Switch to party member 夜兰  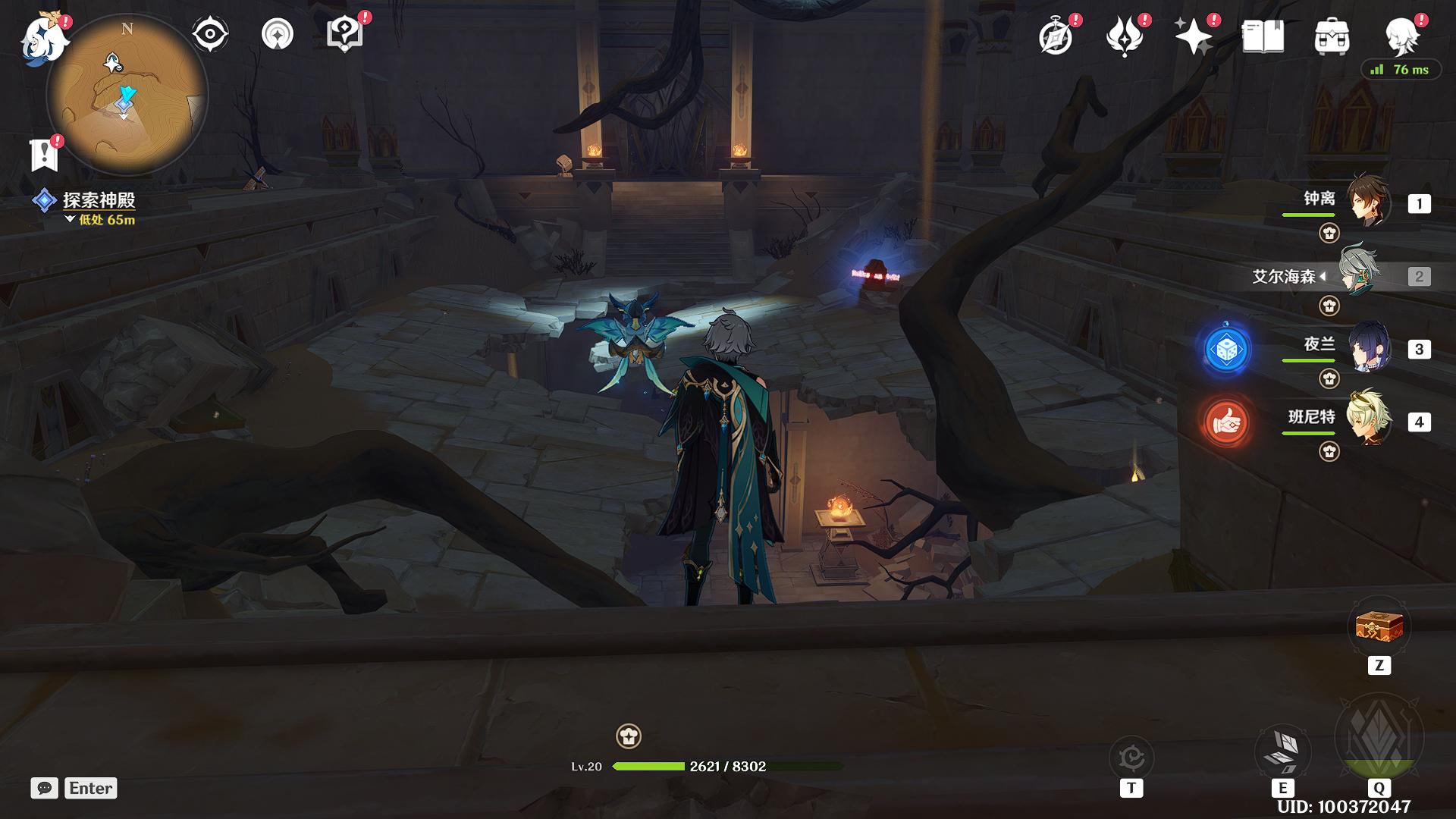[1367, 348]
